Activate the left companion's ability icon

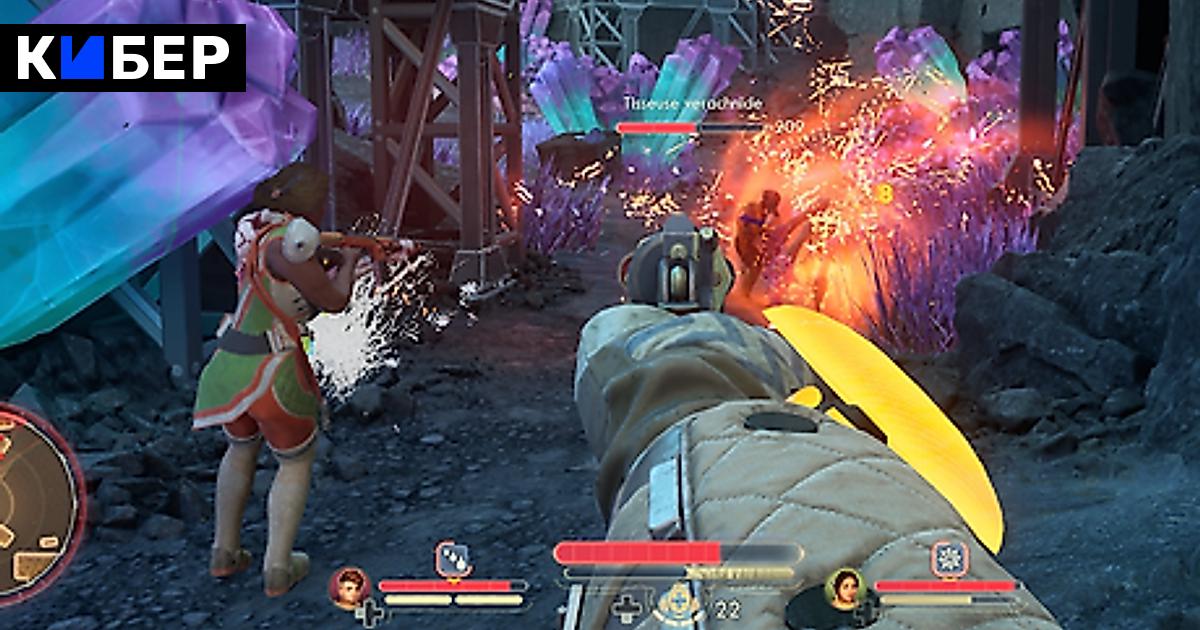pos(453,559)
